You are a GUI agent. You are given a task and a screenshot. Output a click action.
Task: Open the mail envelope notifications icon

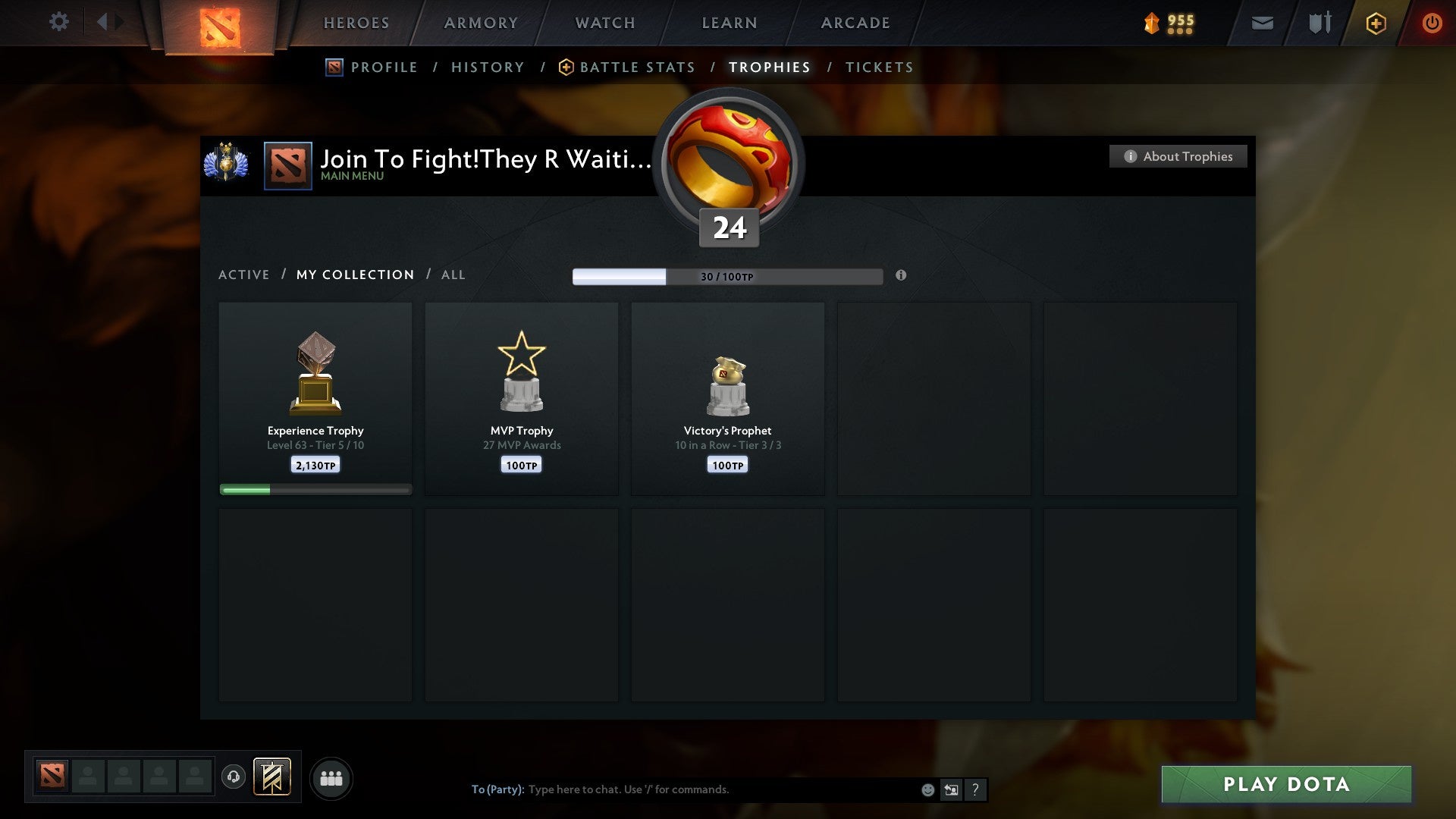click(1261, 23)
